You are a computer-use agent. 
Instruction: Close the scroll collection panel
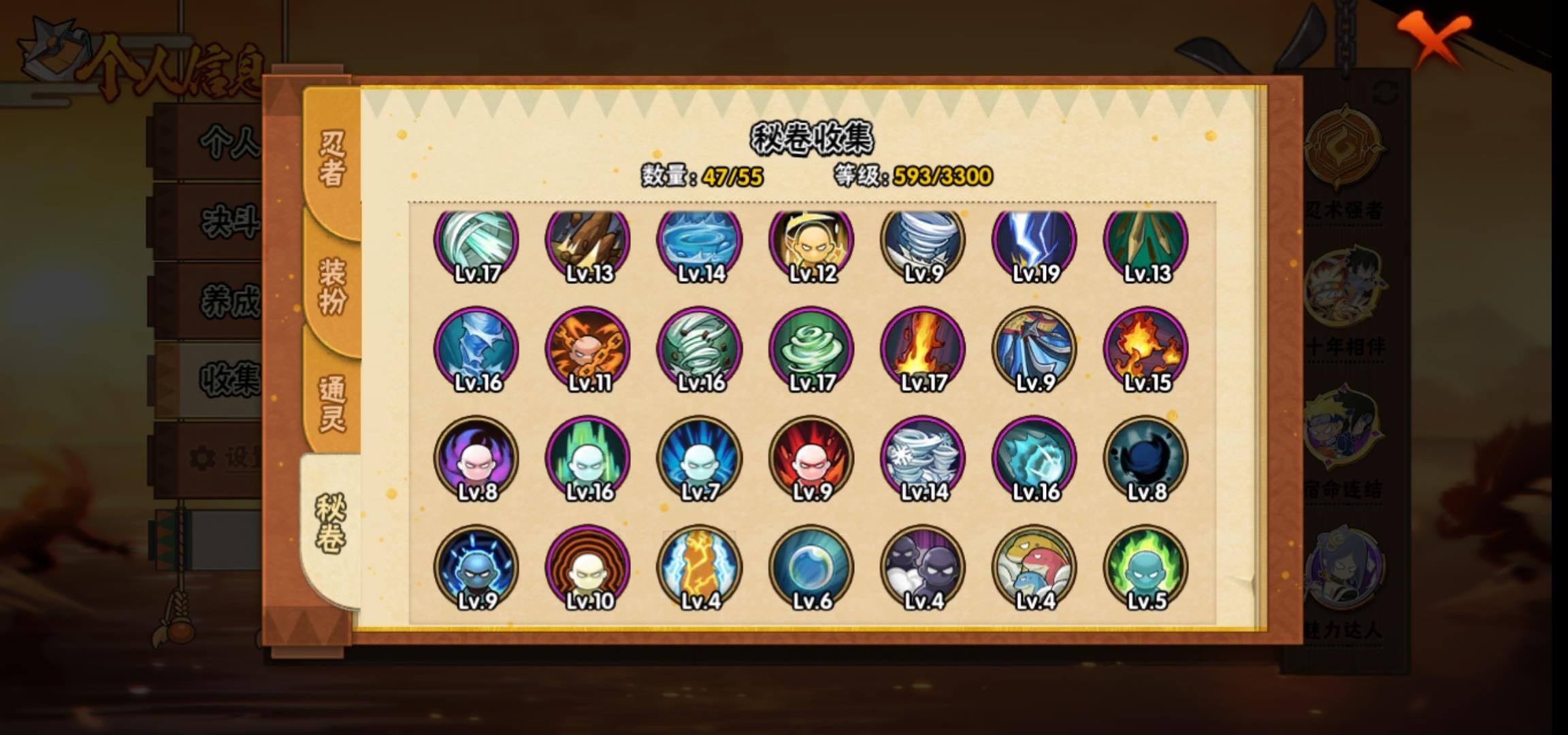coord(1435,39)
